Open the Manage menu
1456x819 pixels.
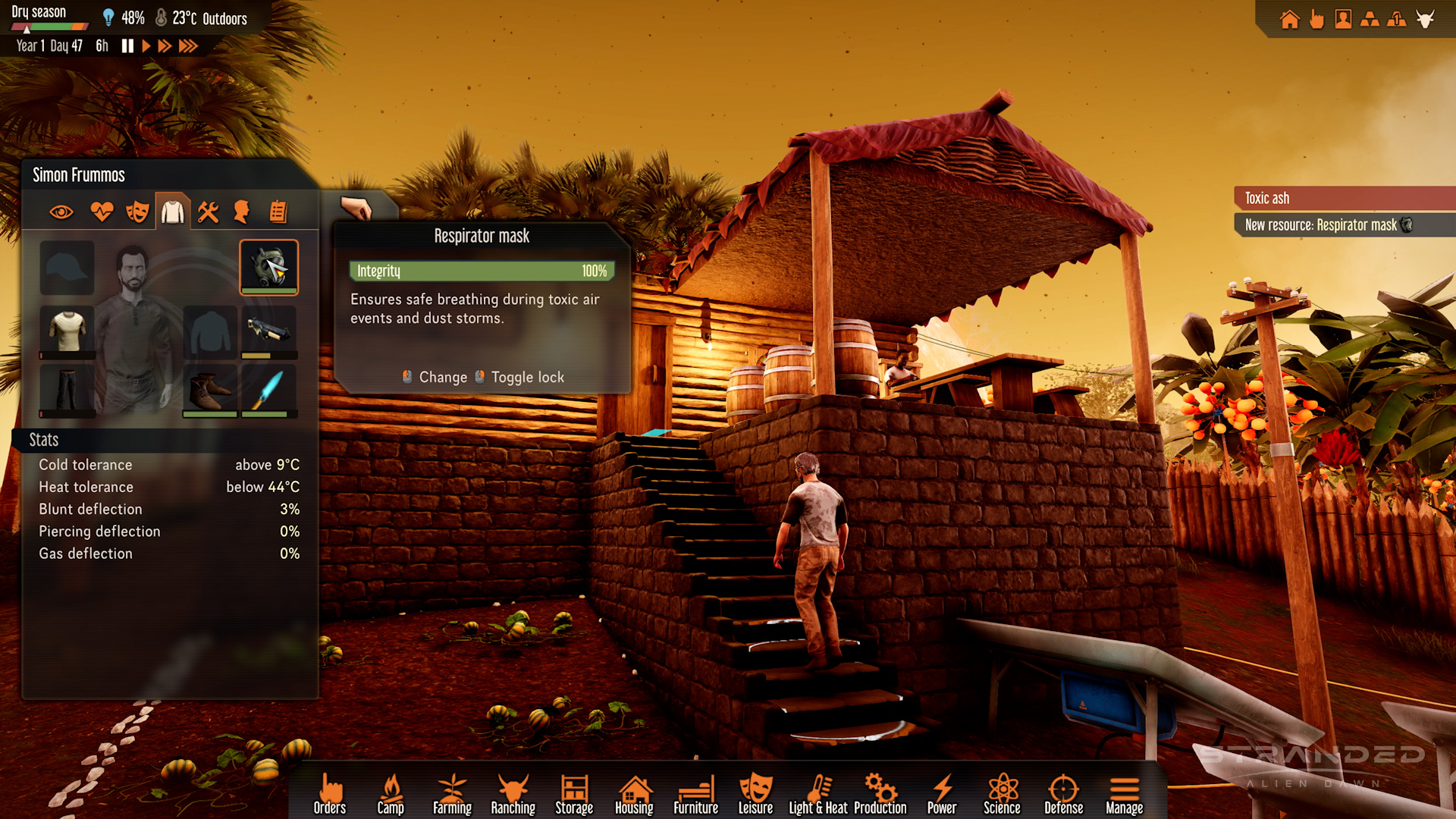click(1124, 789)
